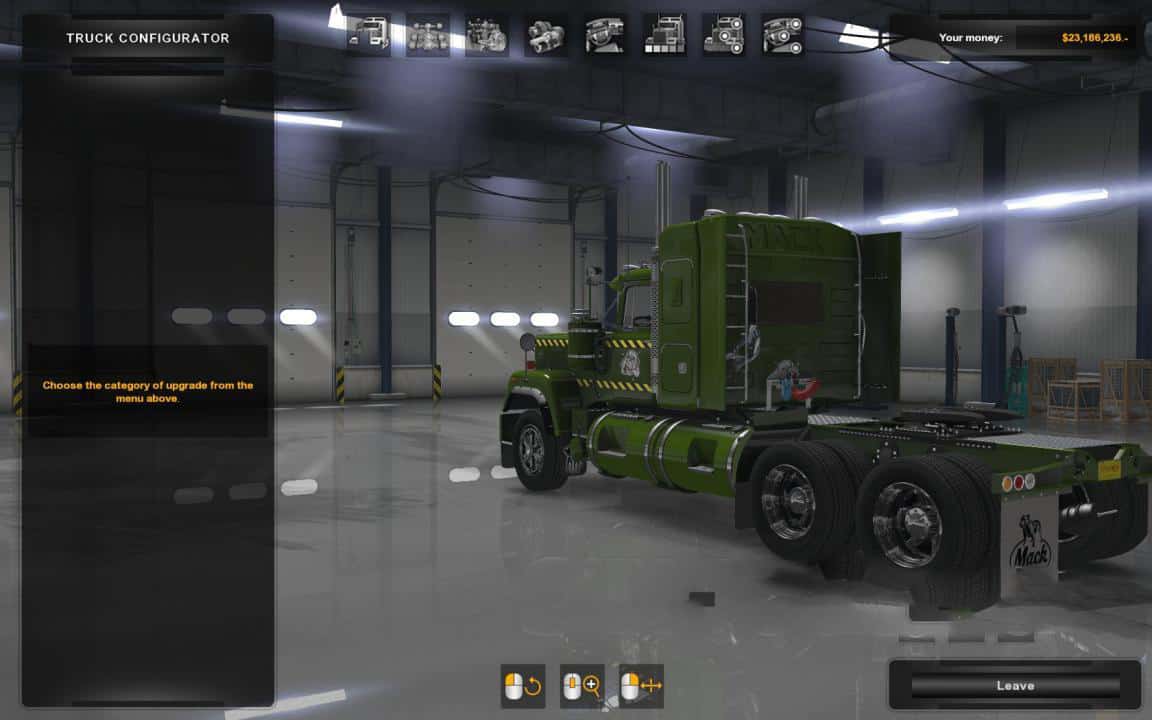The width and height of the screenshot is (1152, 720).
Task: Select the chassis upgrade category
Action: pyautogui.click(x=427, y=35)
